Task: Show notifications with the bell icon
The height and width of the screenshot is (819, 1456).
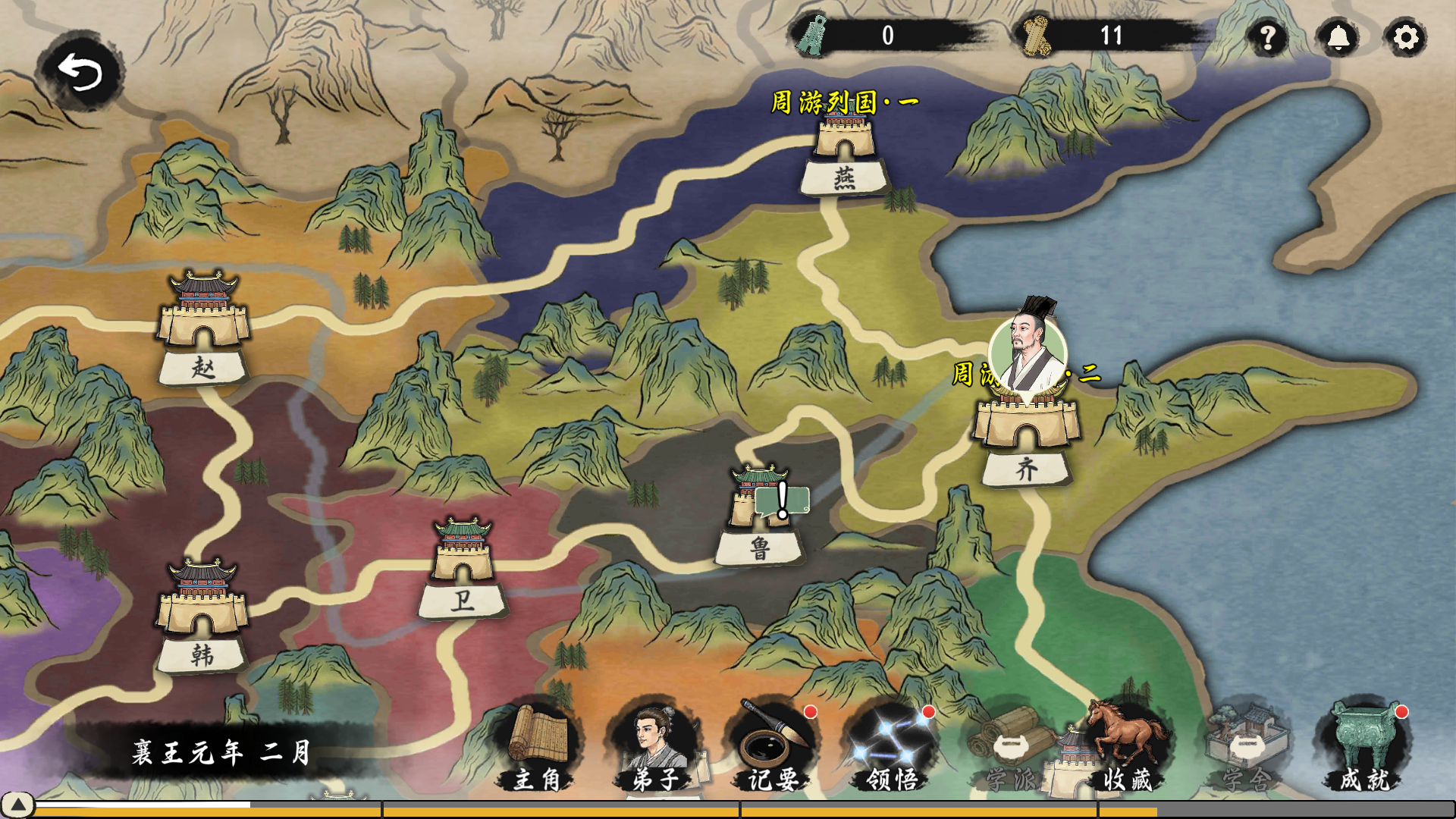Action: click(x=1338, y=37)
